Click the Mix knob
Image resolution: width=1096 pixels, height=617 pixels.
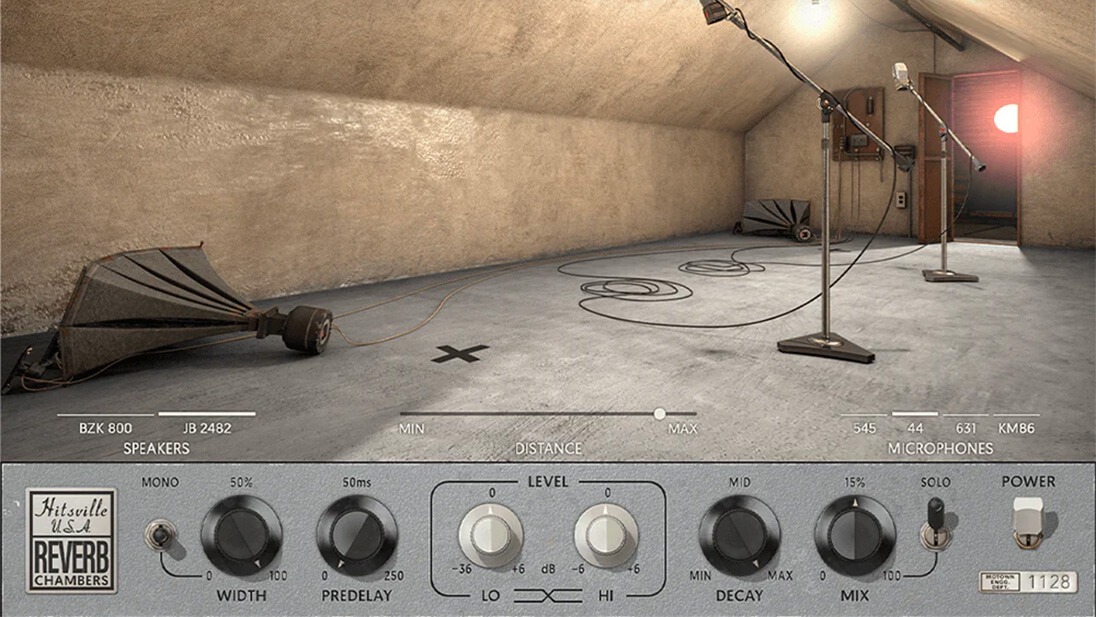tap(855, 535)
